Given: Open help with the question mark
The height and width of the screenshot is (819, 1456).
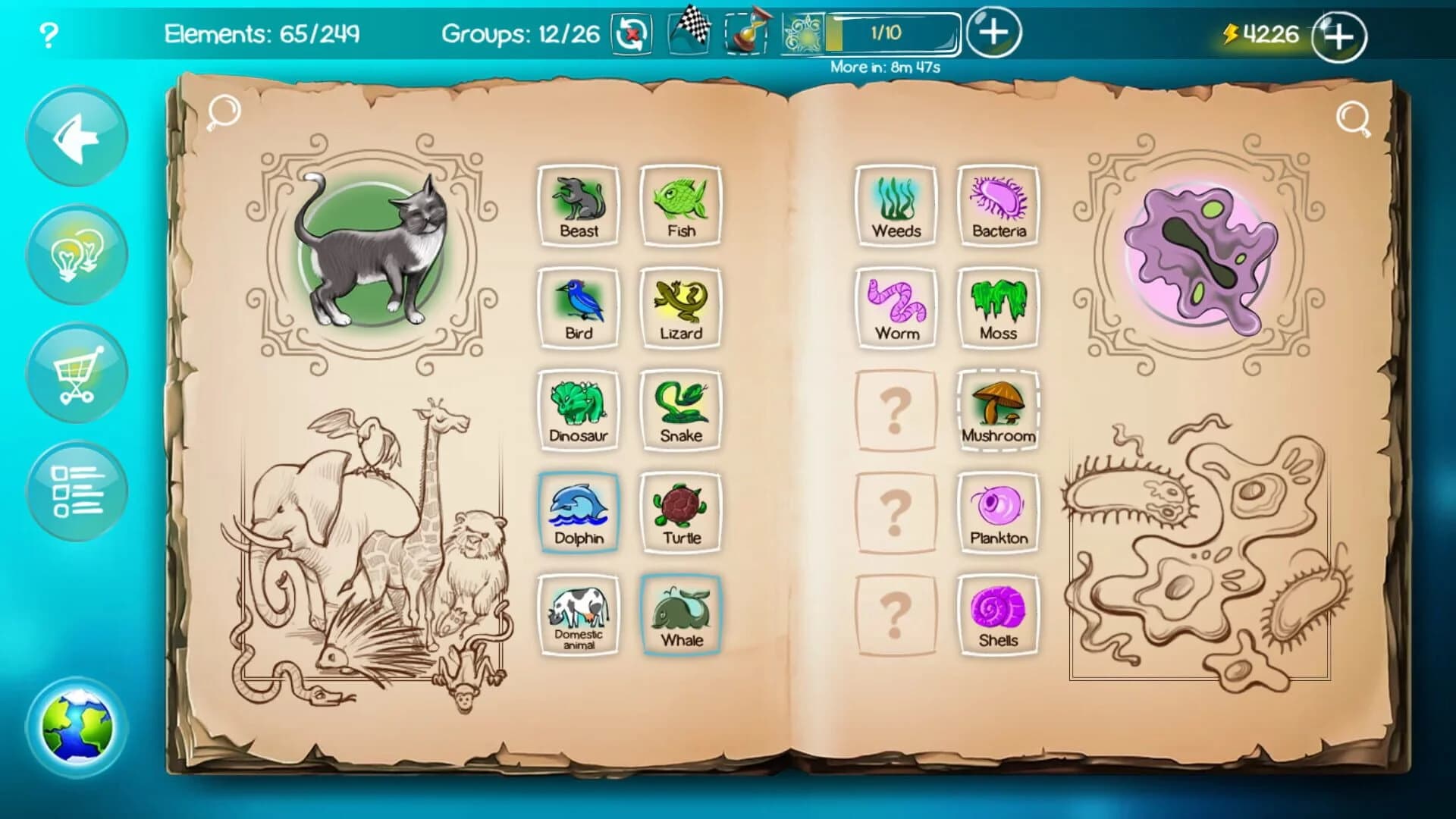Looking at the screenshot, I should tap(47, 33).
